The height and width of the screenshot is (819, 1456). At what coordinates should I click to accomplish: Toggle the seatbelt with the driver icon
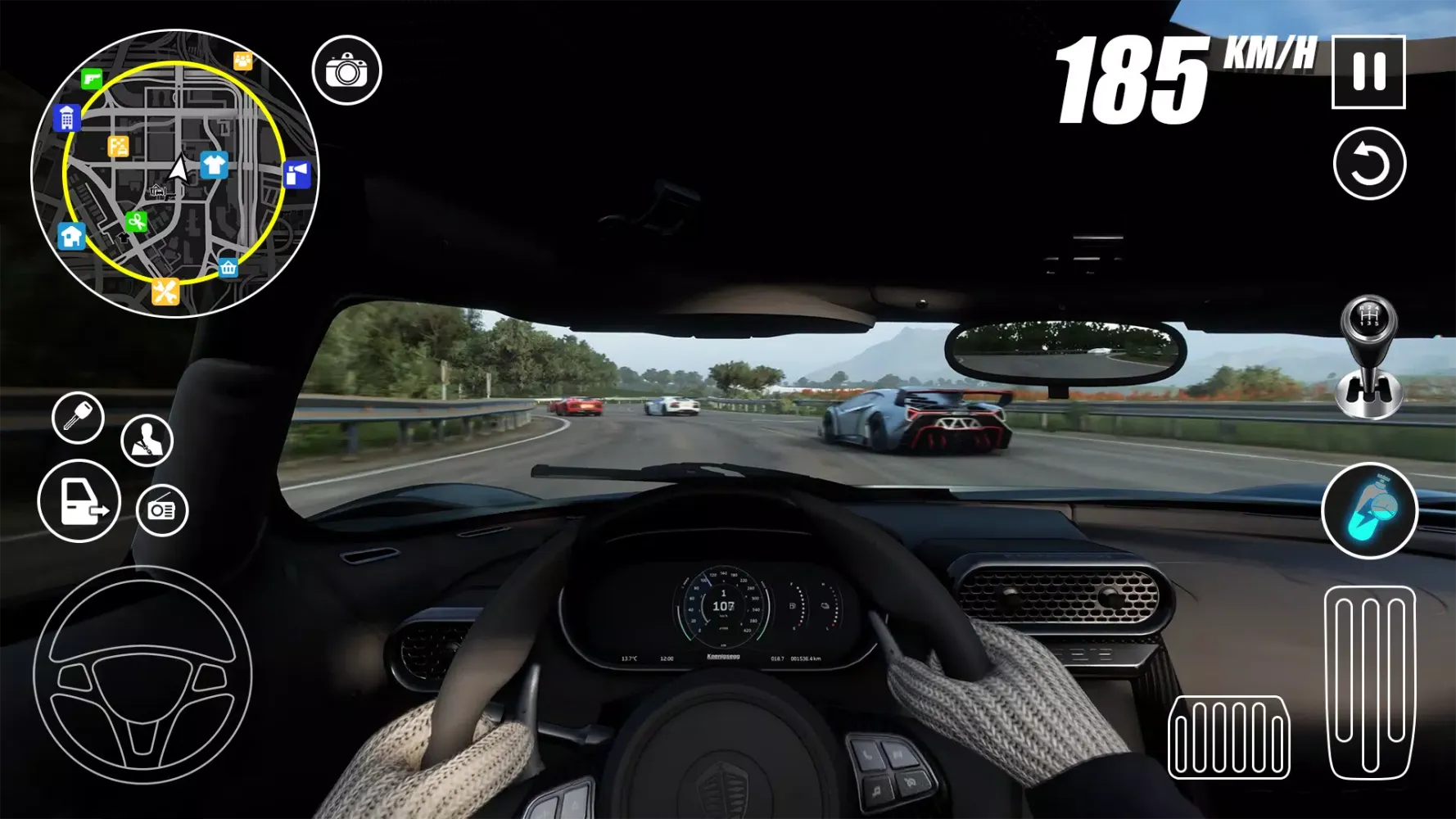pos(146,439)
